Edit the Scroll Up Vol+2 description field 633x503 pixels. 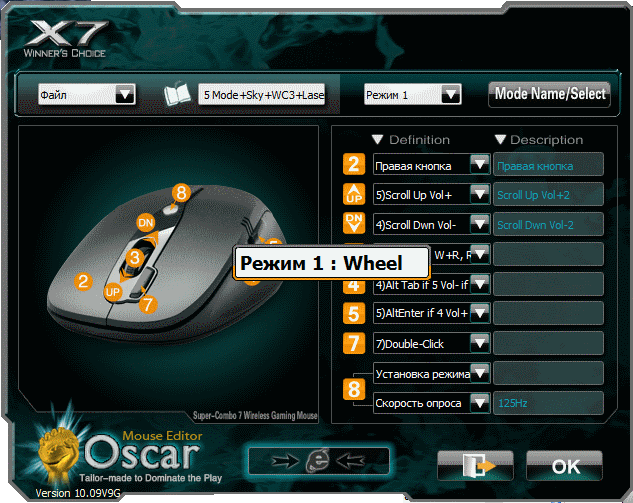[548, 194]
